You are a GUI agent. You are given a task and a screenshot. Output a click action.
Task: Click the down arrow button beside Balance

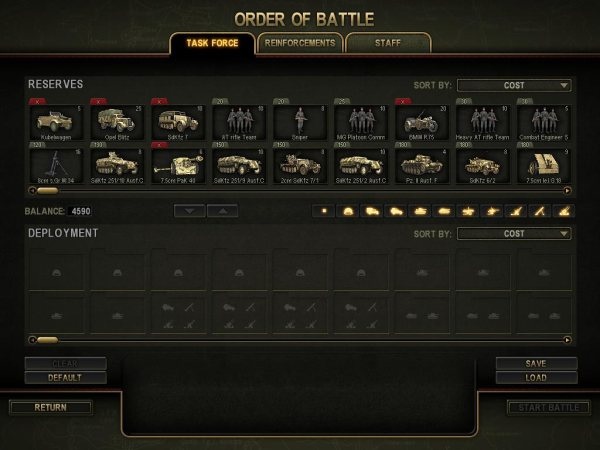pos(190,211)
